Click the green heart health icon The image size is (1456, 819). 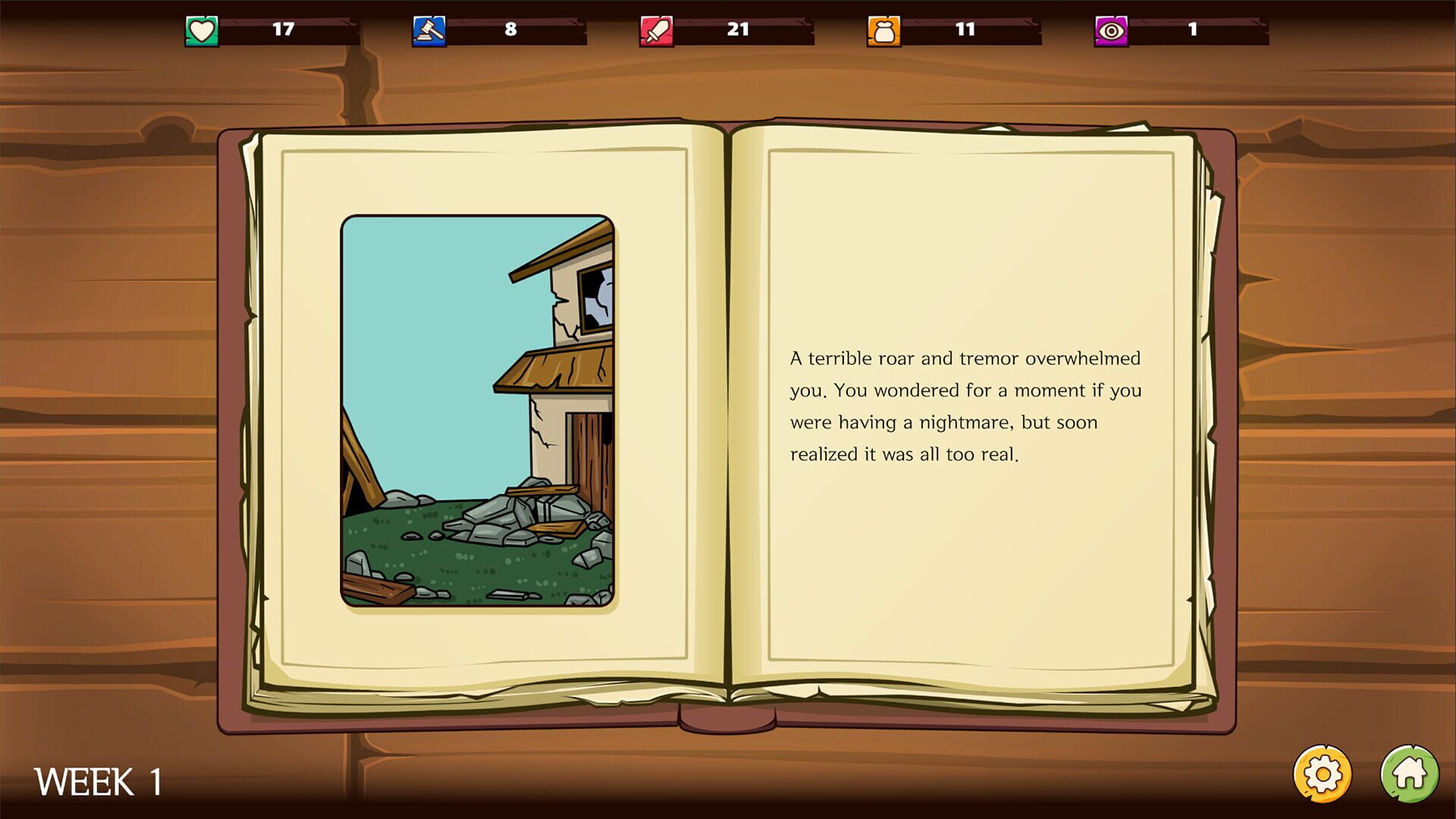(x=201, y=30)
